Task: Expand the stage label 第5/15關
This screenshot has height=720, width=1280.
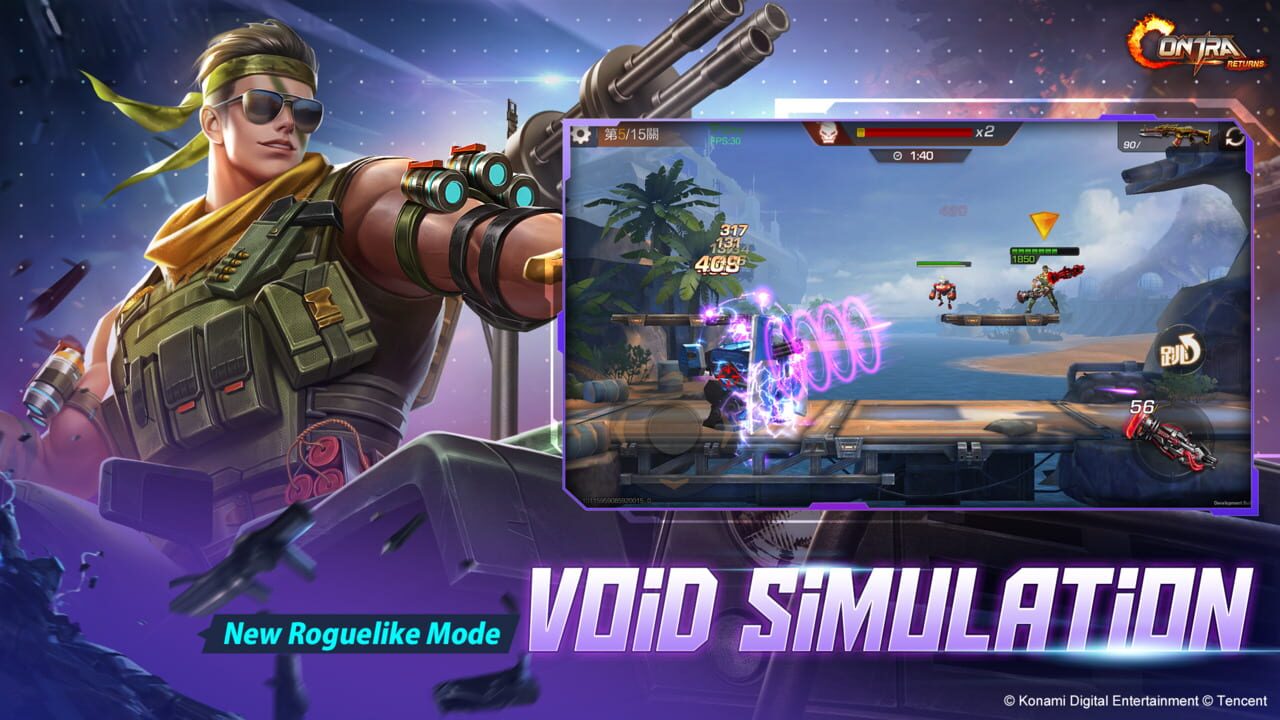Action: click(x=630, y=132)
